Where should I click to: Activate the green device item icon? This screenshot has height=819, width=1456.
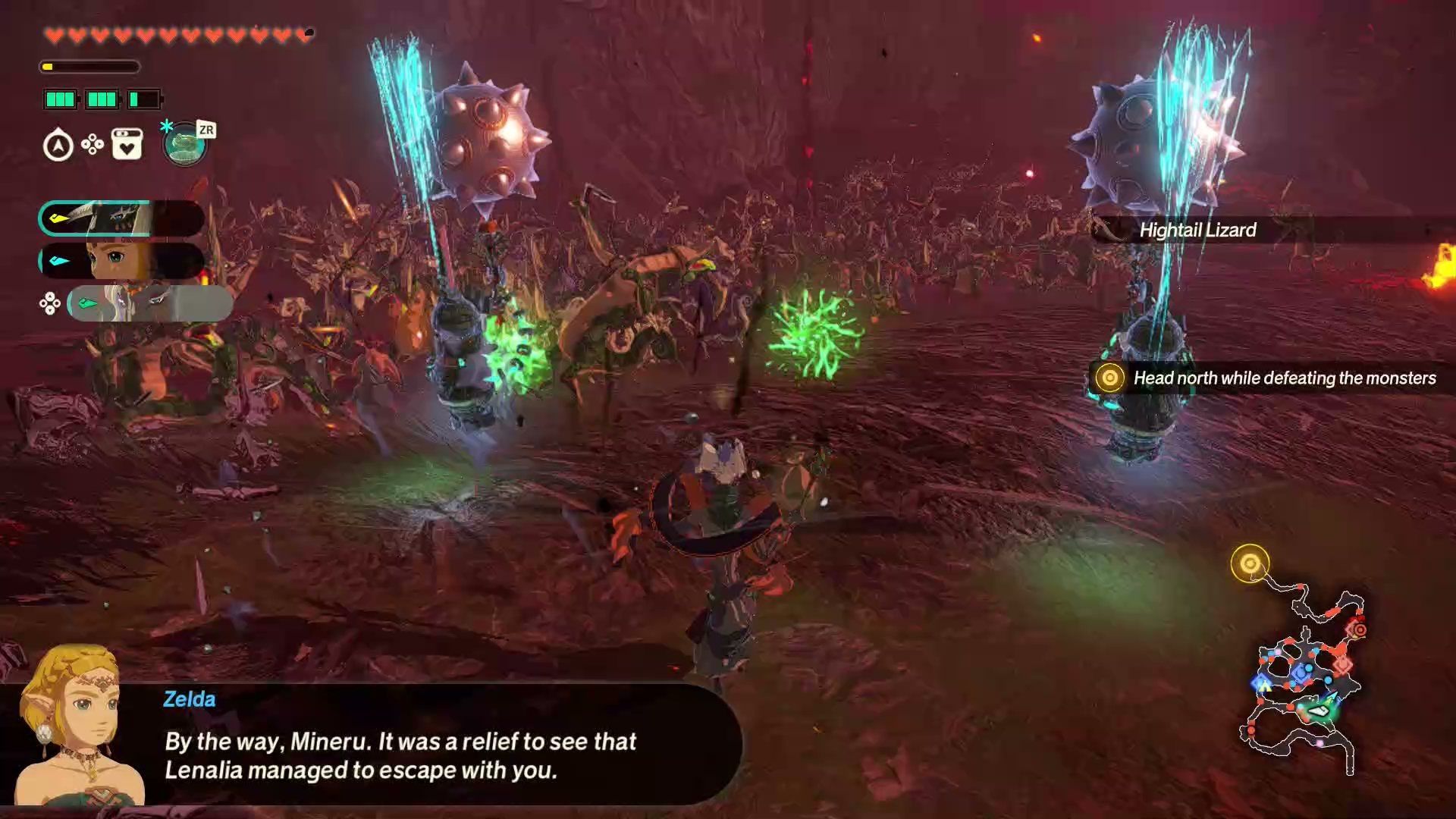coord(184,144)
